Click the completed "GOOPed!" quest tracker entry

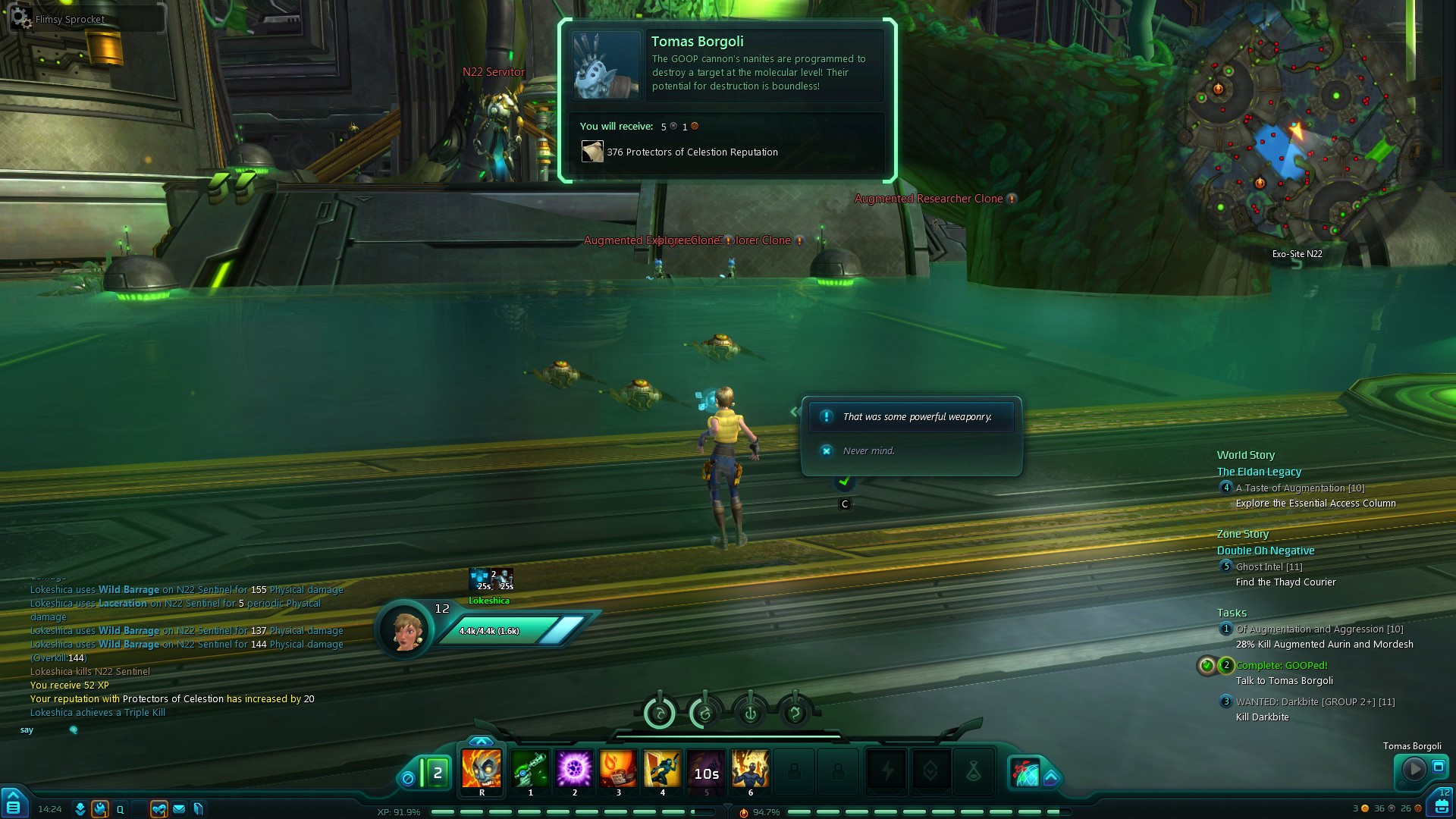pos(1282,666)
